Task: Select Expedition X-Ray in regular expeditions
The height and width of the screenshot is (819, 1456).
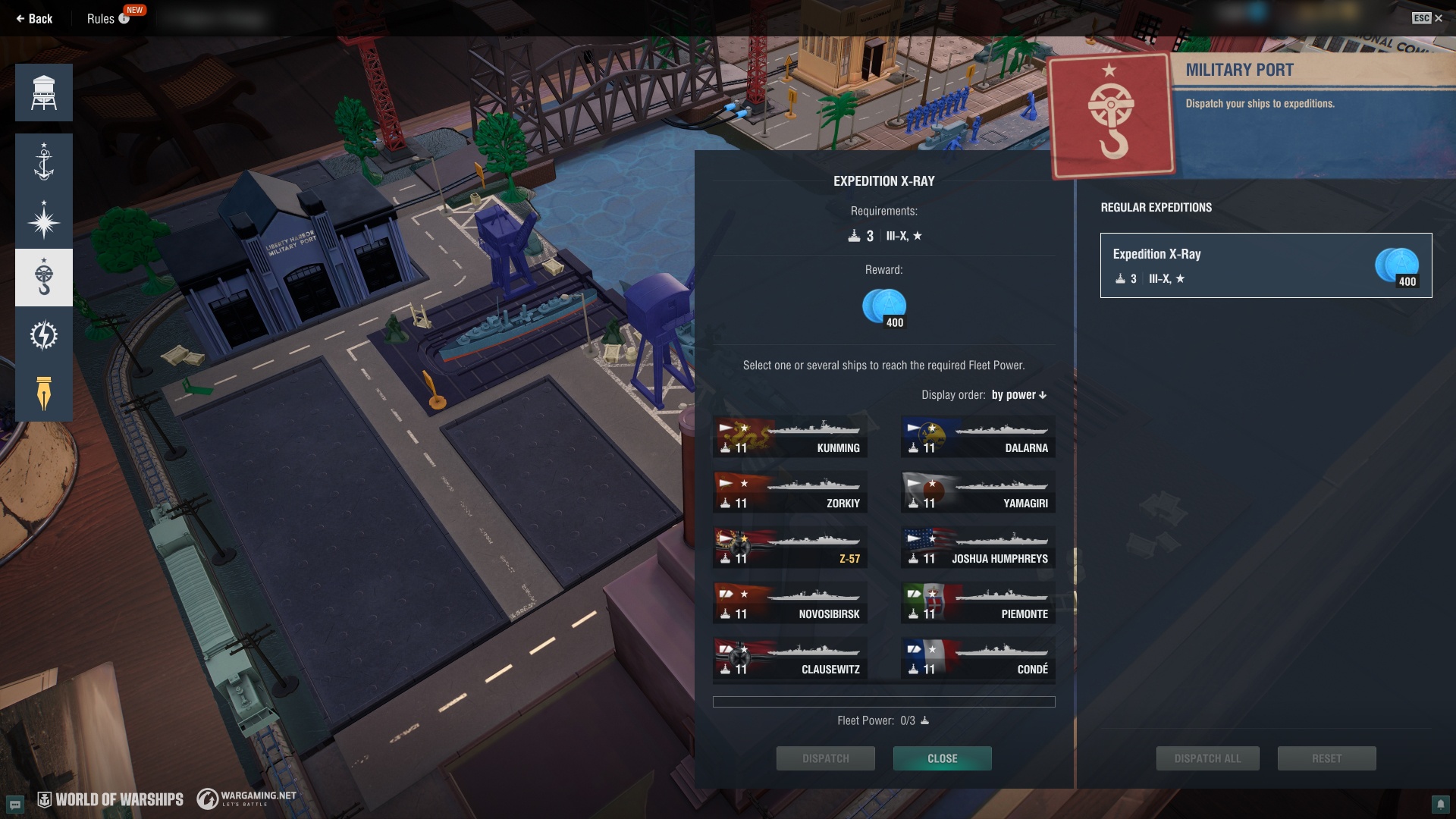Action: click(x=1266, y=265)
